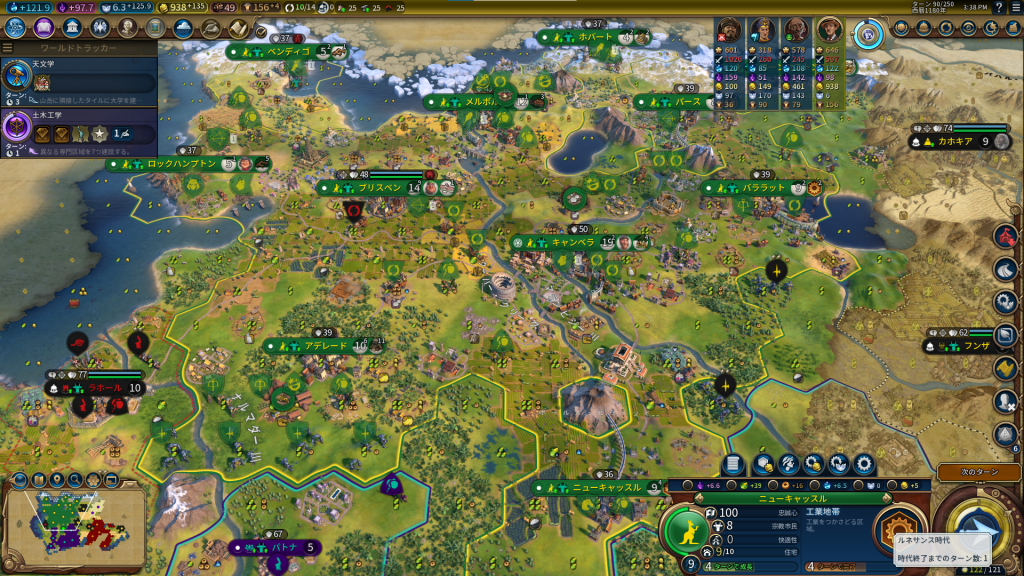The image size is (1024, 576).
Task: Open the city details scroll button
Action: [x=733, y=465]
